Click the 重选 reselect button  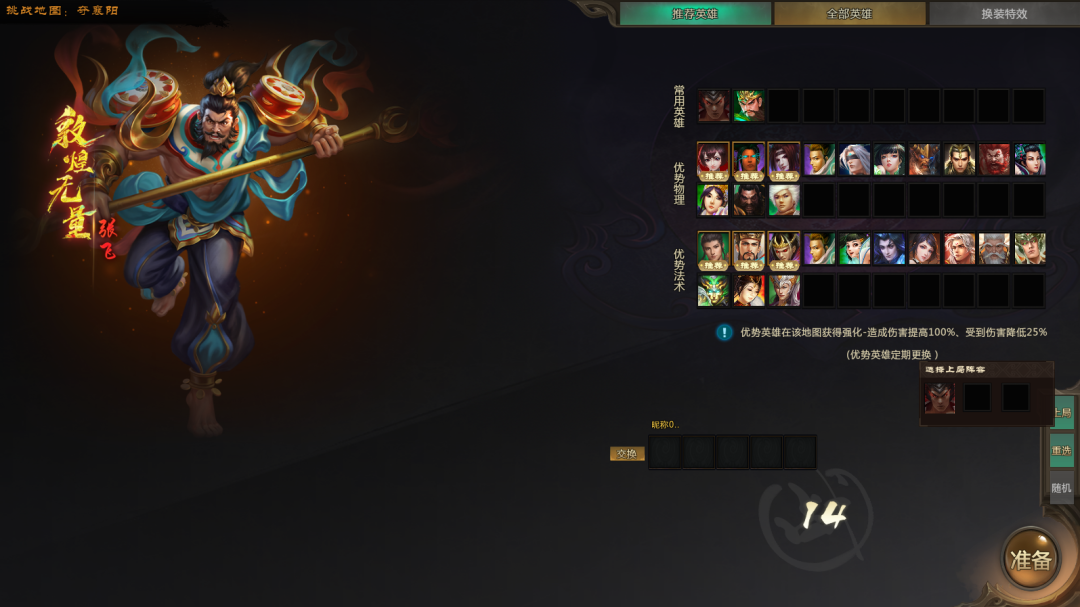(x=1061, y=450)
